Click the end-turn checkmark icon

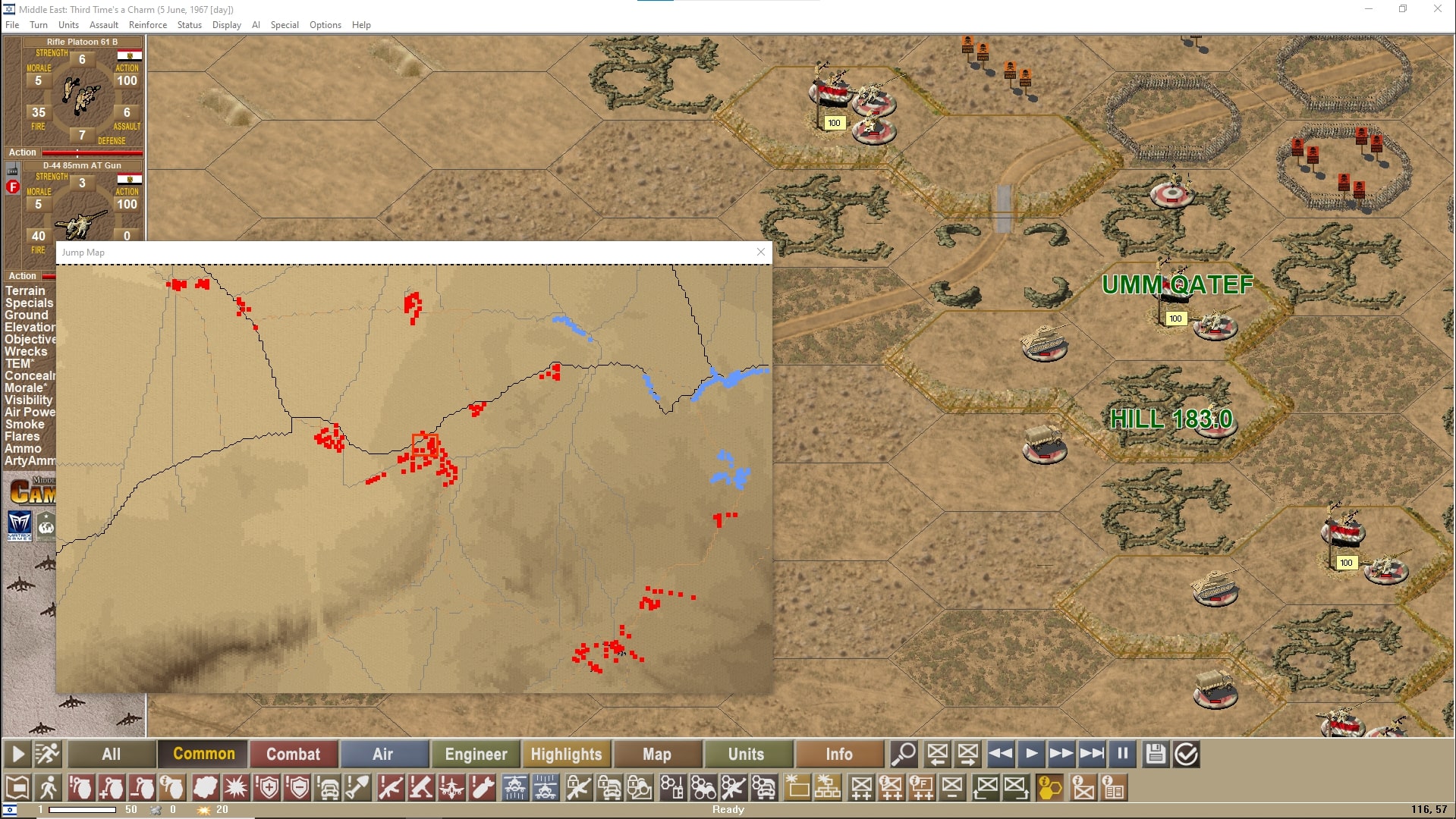click(1185, 753)
